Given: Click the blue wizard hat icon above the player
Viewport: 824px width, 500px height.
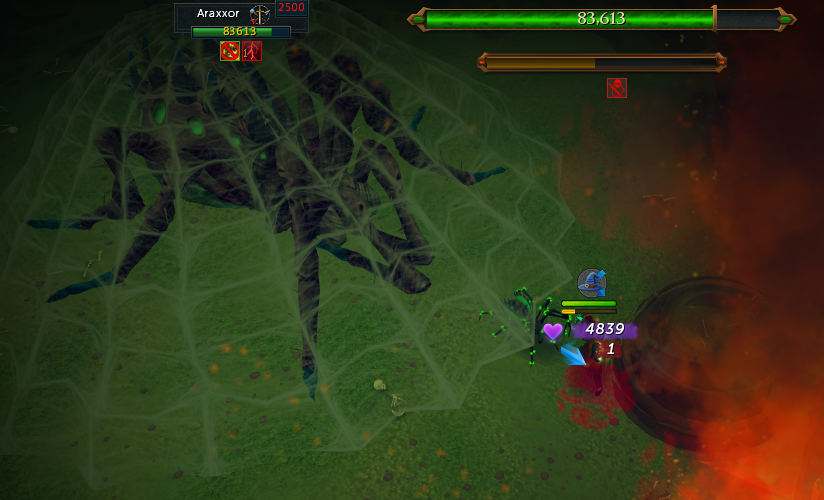Looking at the screenshot, I should coord(591,283).
